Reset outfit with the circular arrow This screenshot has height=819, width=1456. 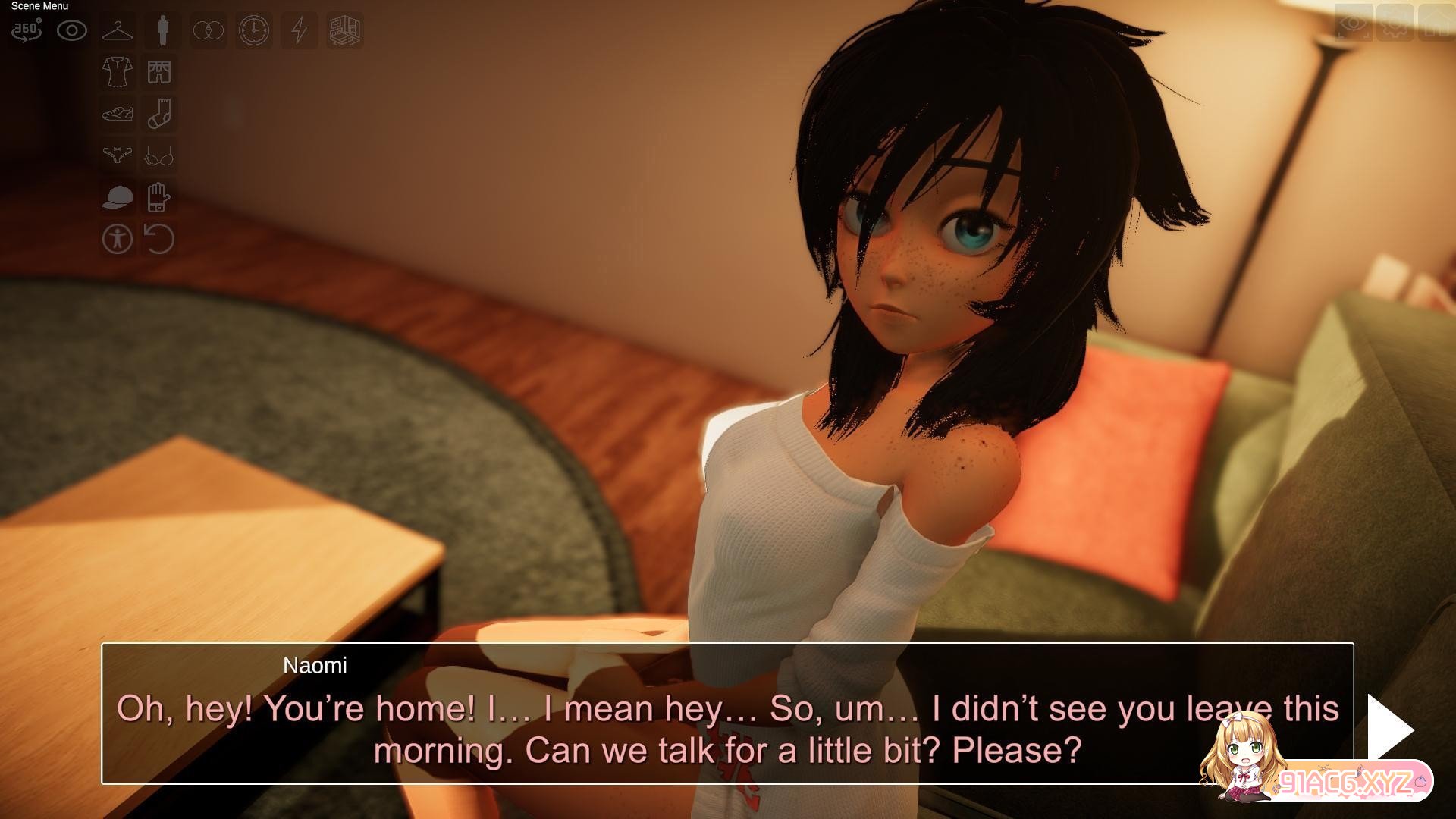[159, 239]
